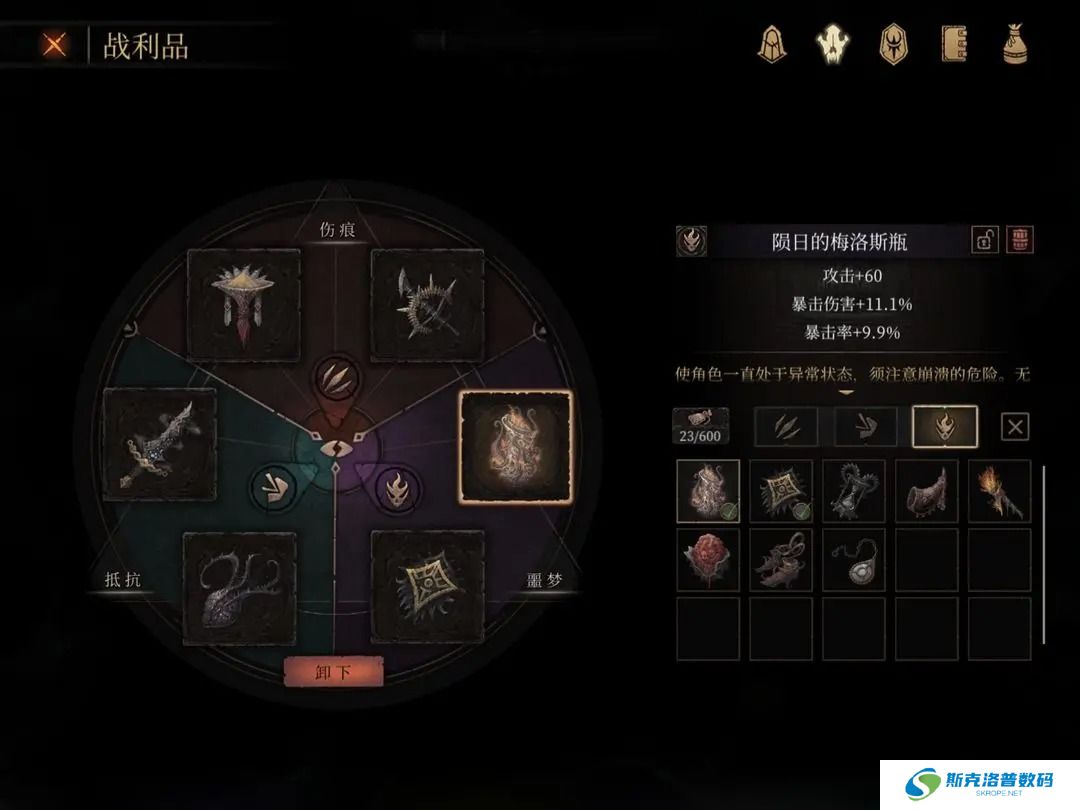The width and height of the screenshot is (1080, 810).
Task: Toggle the lock on 陨日的梅洛斯瓶
Action: (985, 240)
